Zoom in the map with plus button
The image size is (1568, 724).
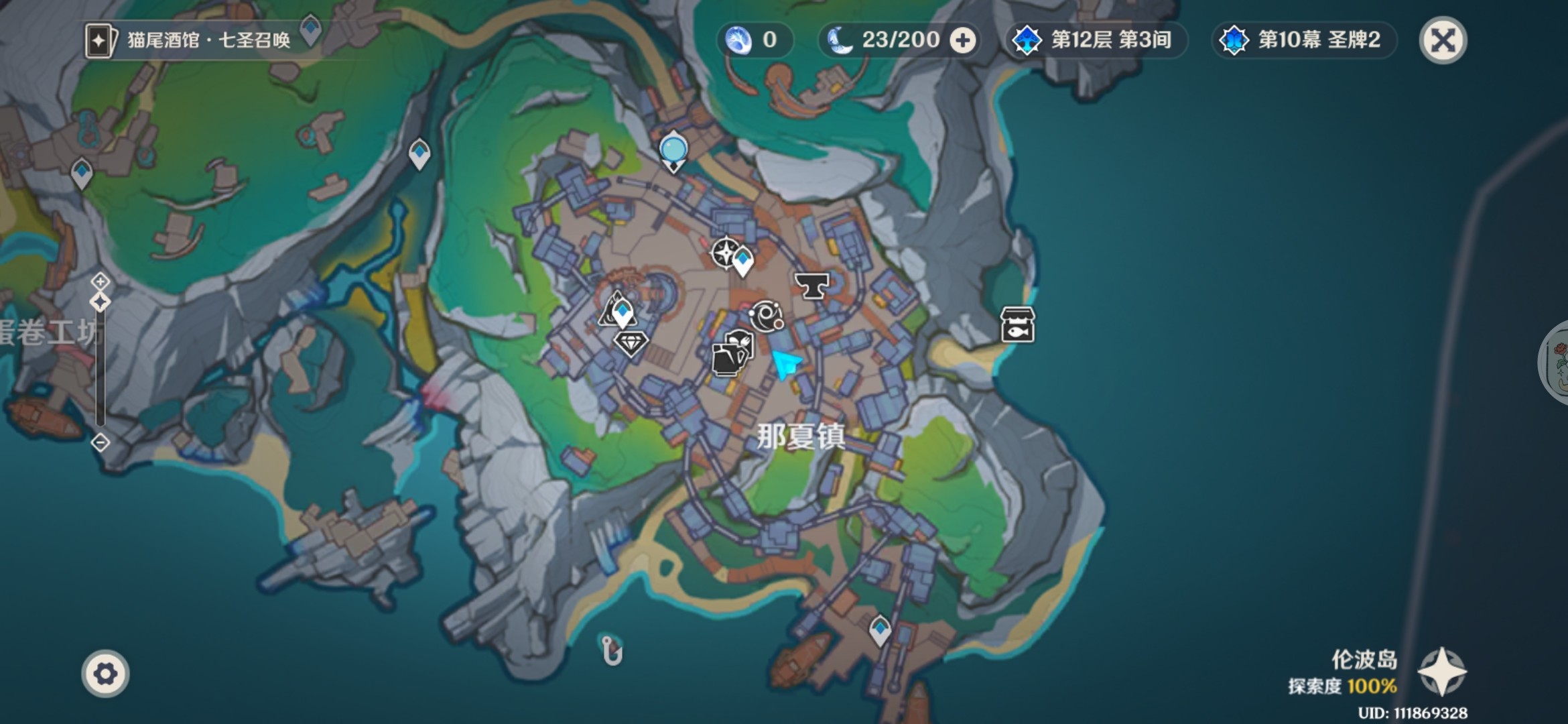101,280
